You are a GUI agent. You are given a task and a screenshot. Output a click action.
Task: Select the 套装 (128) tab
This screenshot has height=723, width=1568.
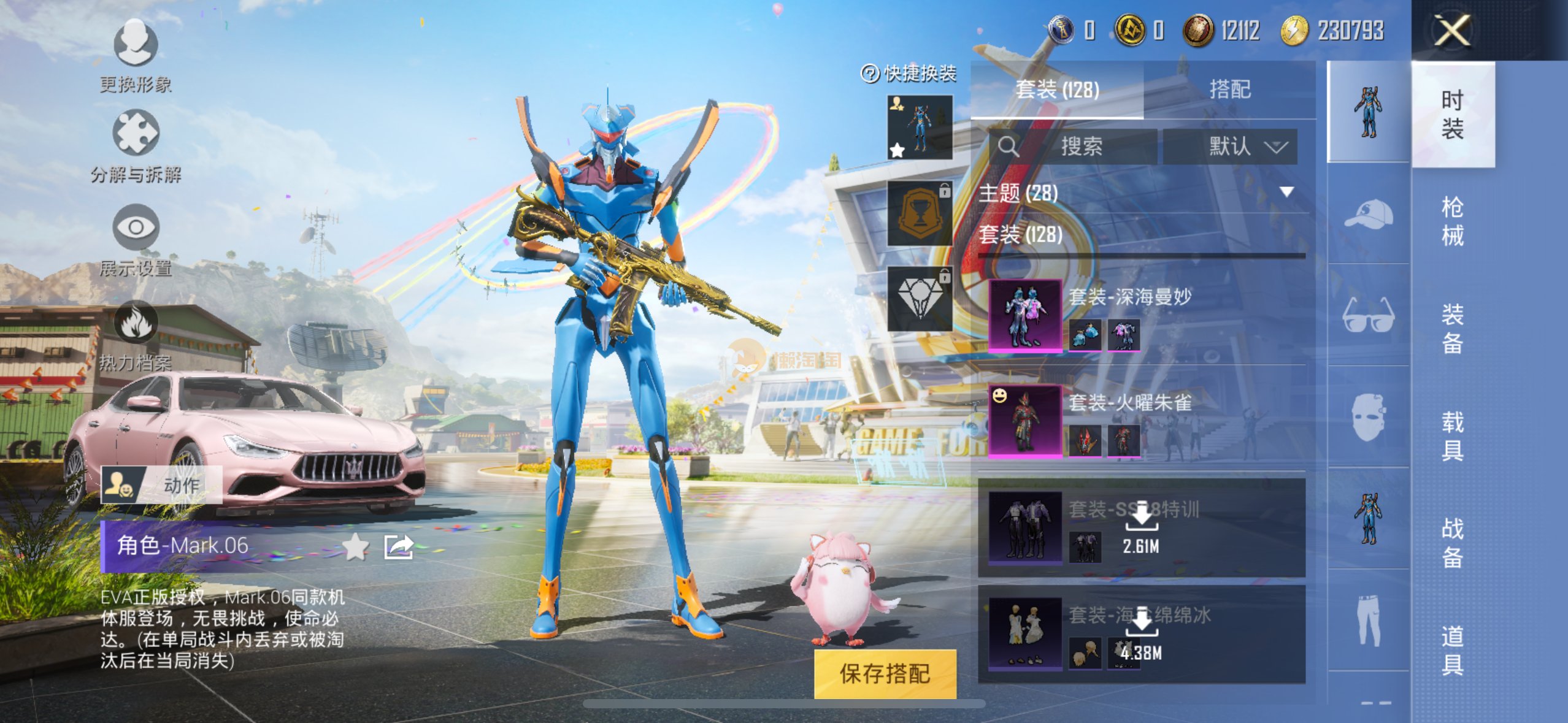tap(1057, 90)
